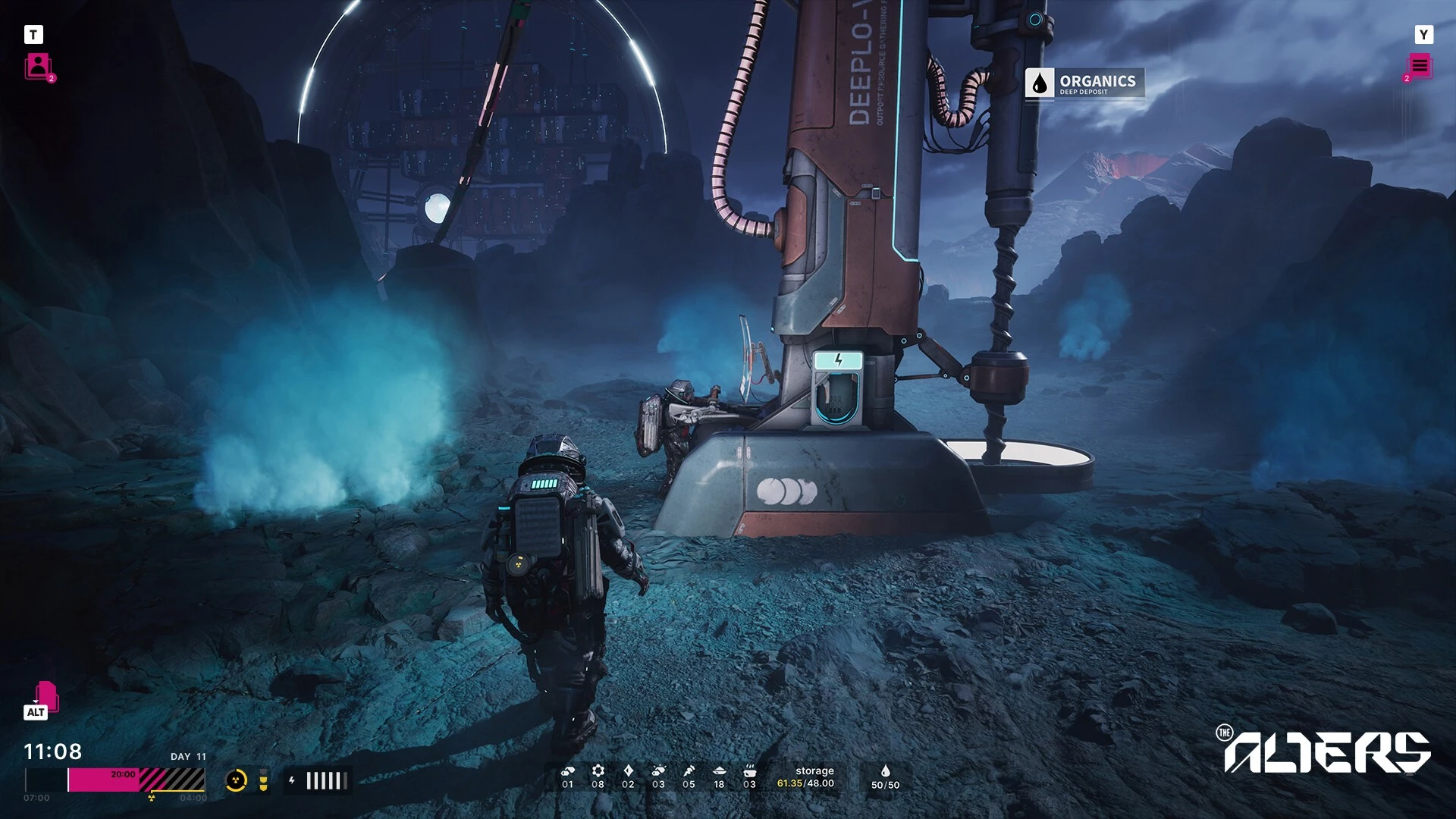Open the pink Alters portrait icon

[38, 66]
